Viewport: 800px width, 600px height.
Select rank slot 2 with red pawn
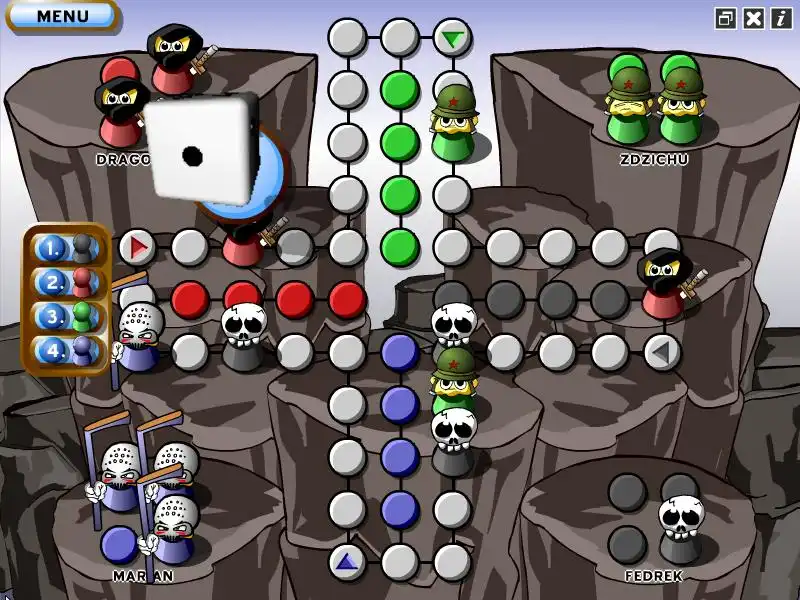(x=66, y=282)
